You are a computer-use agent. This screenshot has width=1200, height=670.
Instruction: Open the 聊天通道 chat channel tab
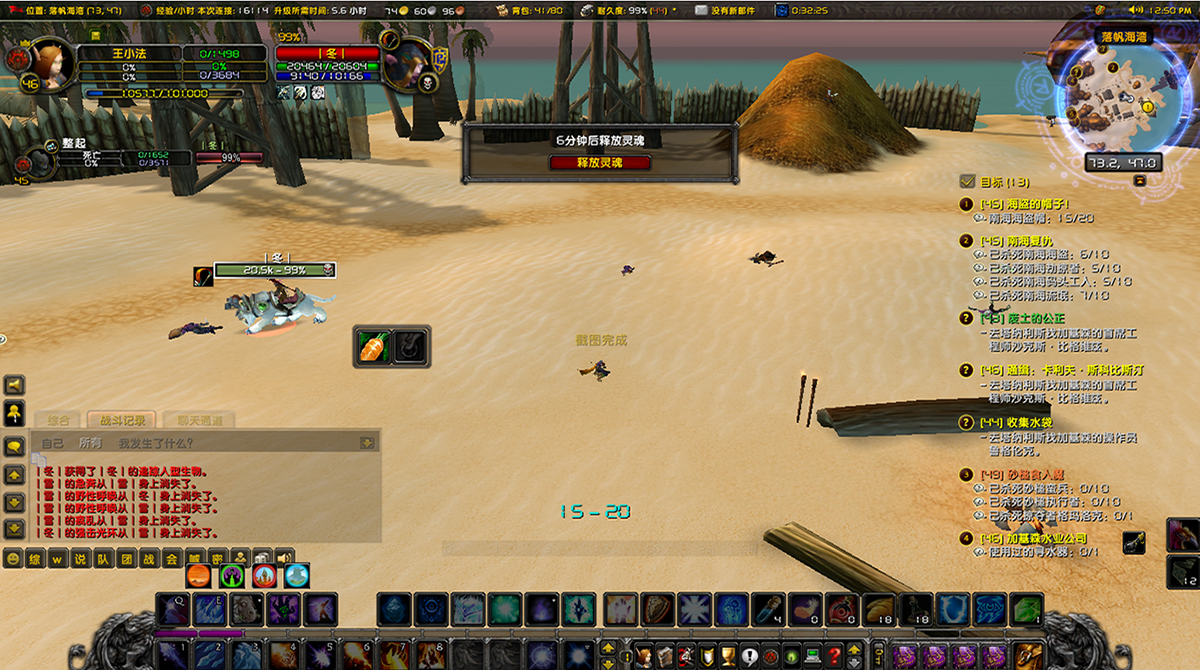click(x=193, y=421)
